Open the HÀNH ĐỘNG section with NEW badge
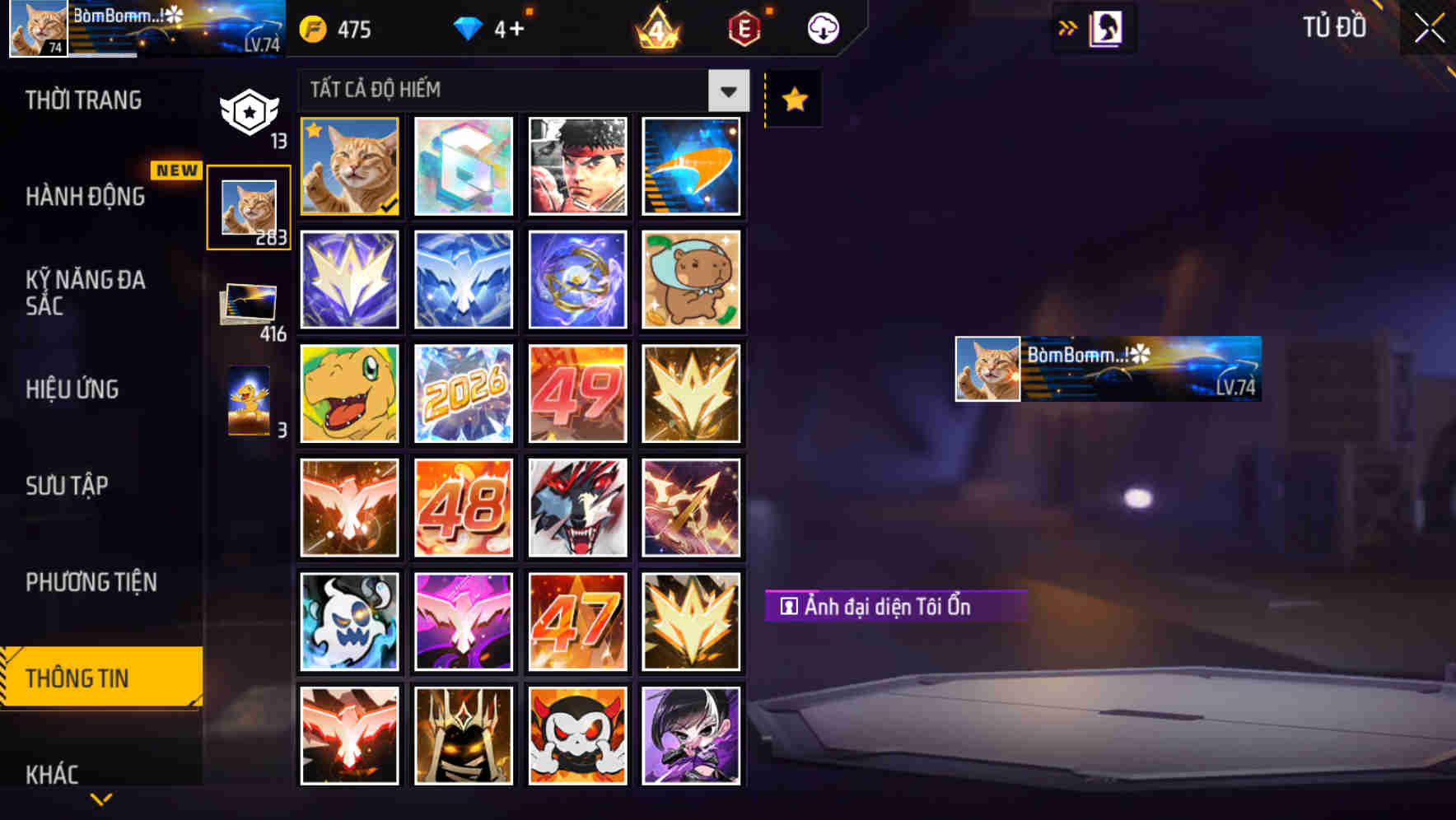This screenshot has height=820, width=1456. coord(83,198)
